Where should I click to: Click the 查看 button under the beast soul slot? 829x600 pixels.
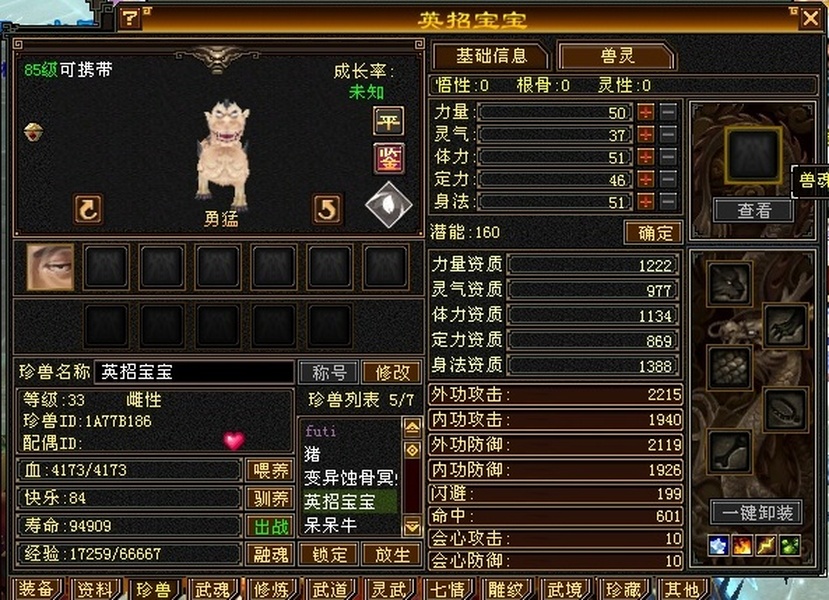pyautogui.click(x=753, y=210)
